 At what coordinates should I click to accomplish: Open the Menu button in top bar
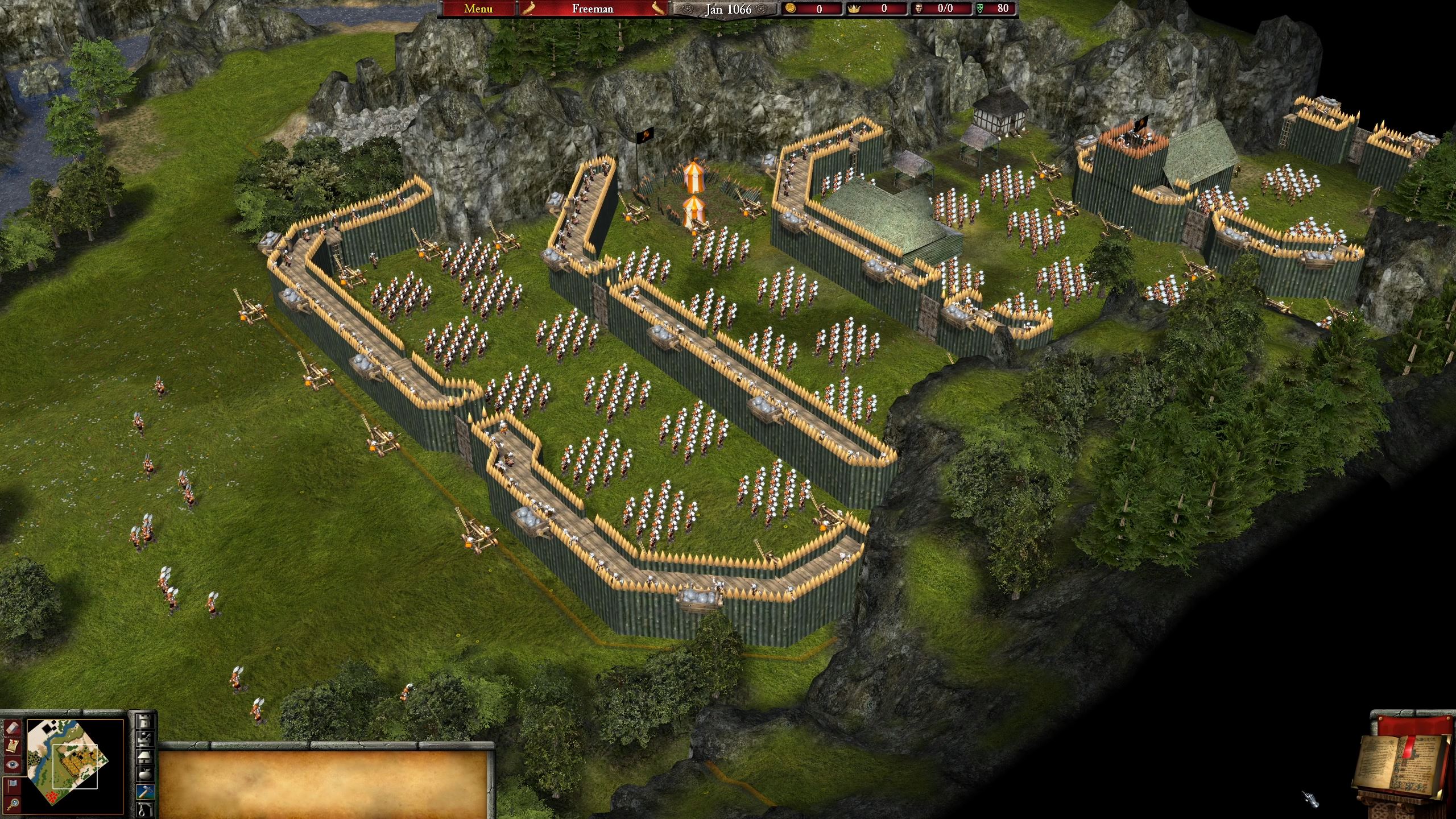(x=478, y=9)
